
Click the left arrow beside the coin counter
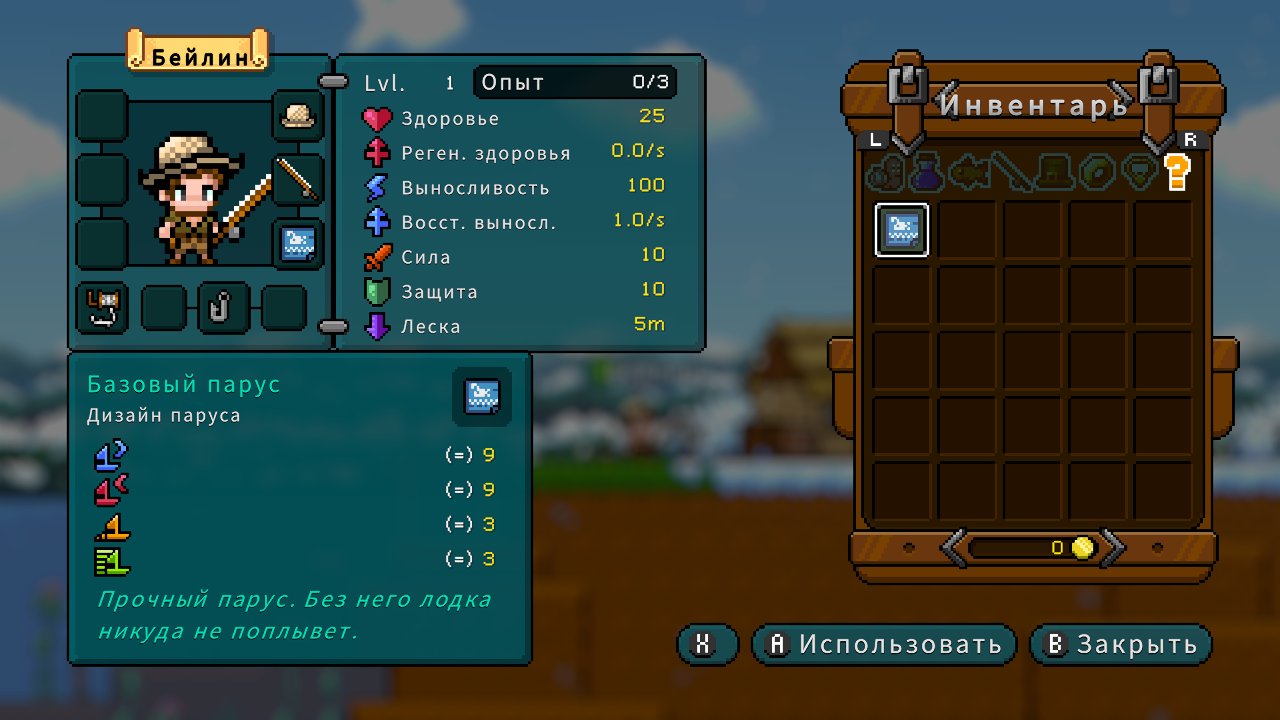pyautogui.click(x=954, y=547)
